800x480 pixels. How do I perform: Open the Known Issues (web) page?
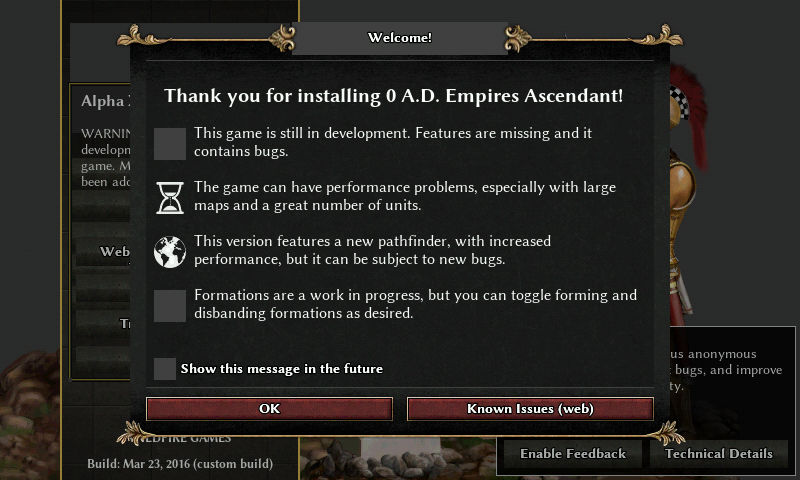click(x=530, y=409)
